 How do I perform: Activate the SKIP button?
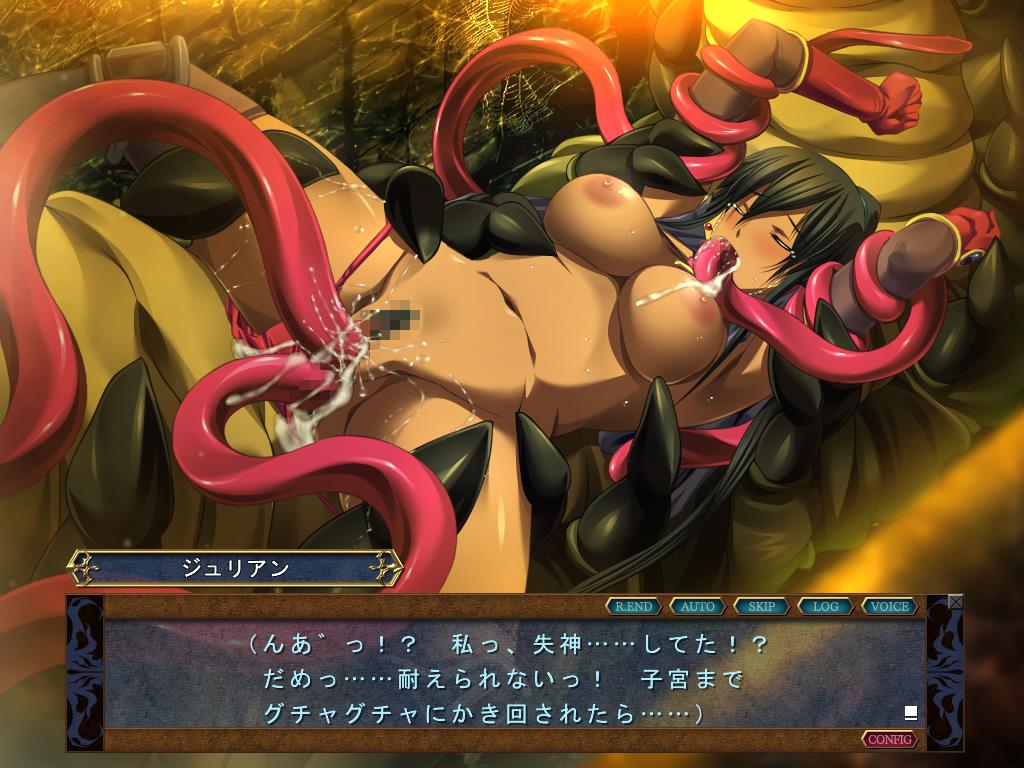pos(762,606)
